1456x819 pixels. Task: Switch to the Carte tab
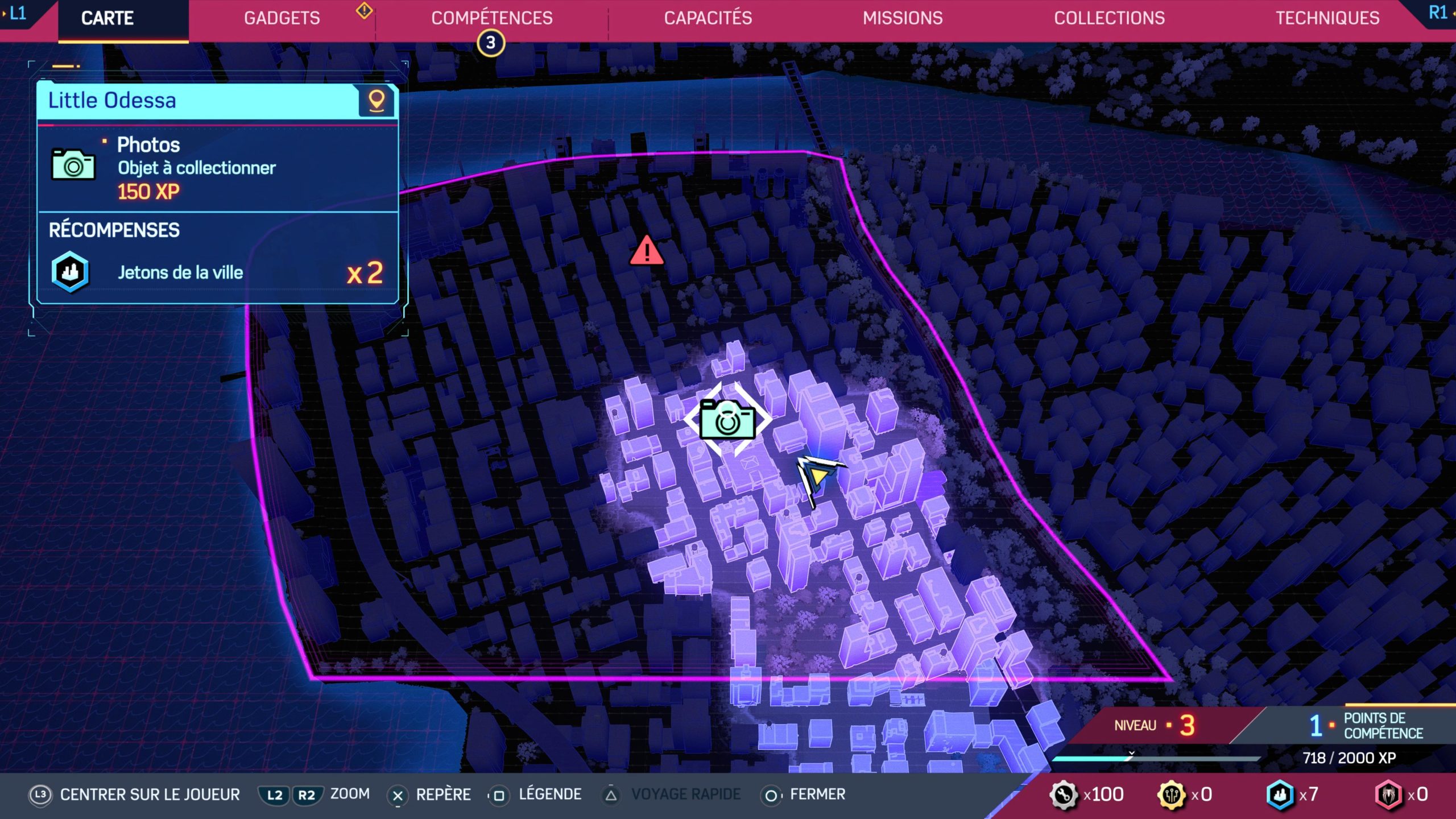coord(107,18)
